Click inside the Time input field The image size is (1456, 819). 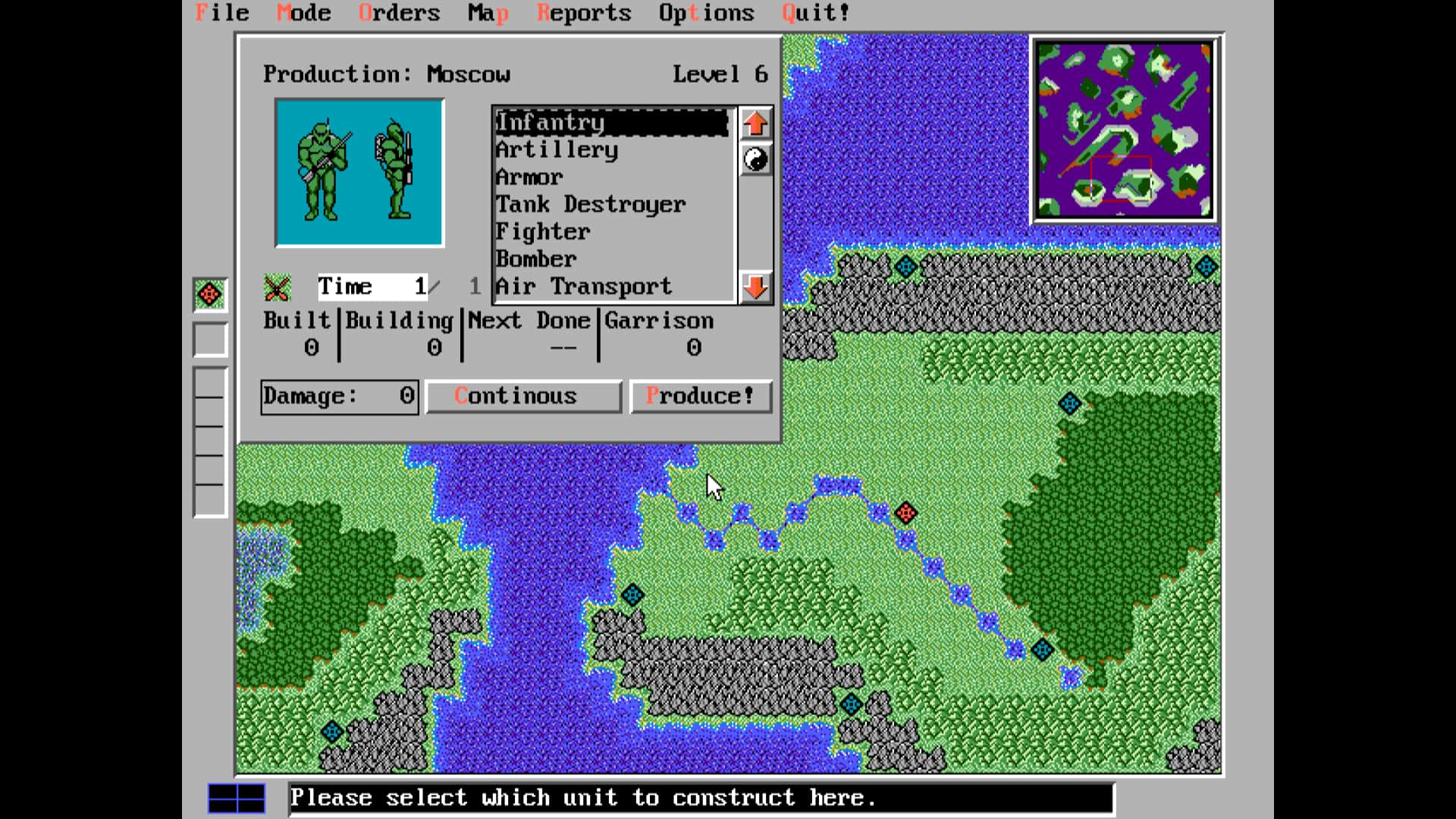click(372, 287)
